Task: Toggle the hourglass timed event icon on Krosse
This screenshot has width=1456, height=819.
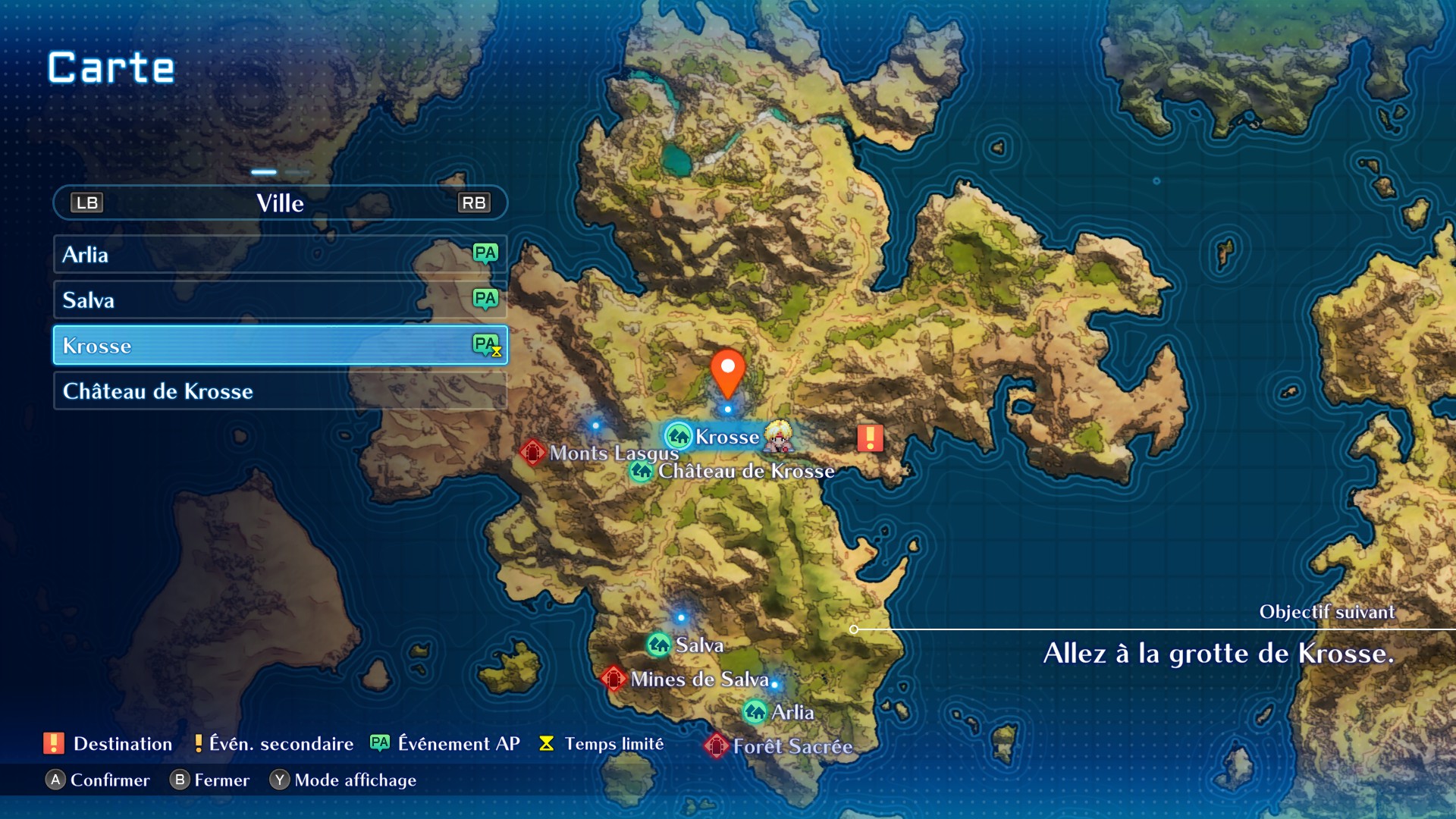Action: pyautogui.click(x=497, y=352)
